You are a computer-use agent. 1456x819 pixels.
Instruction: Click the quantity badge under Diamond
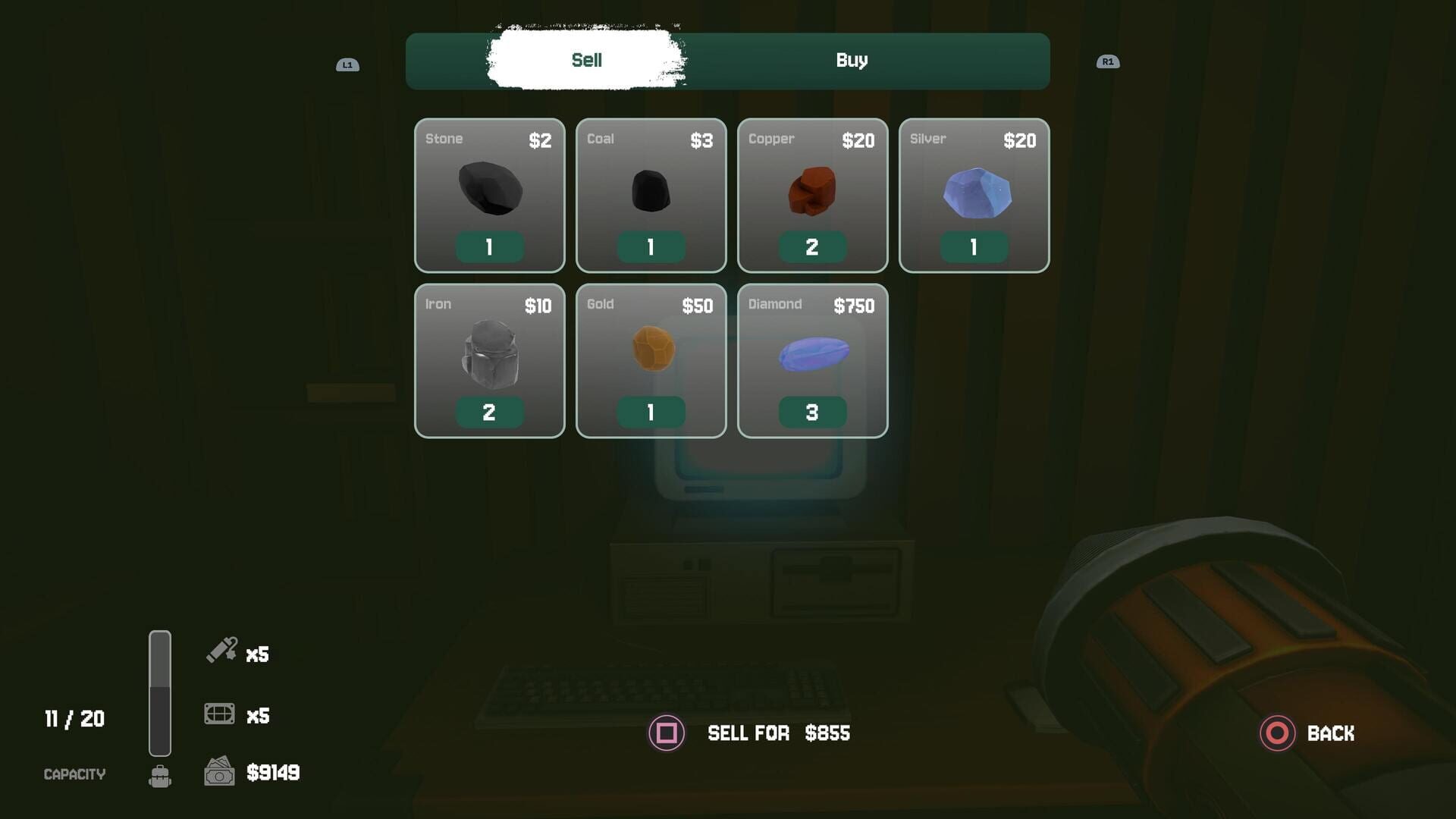coord(812,412)
